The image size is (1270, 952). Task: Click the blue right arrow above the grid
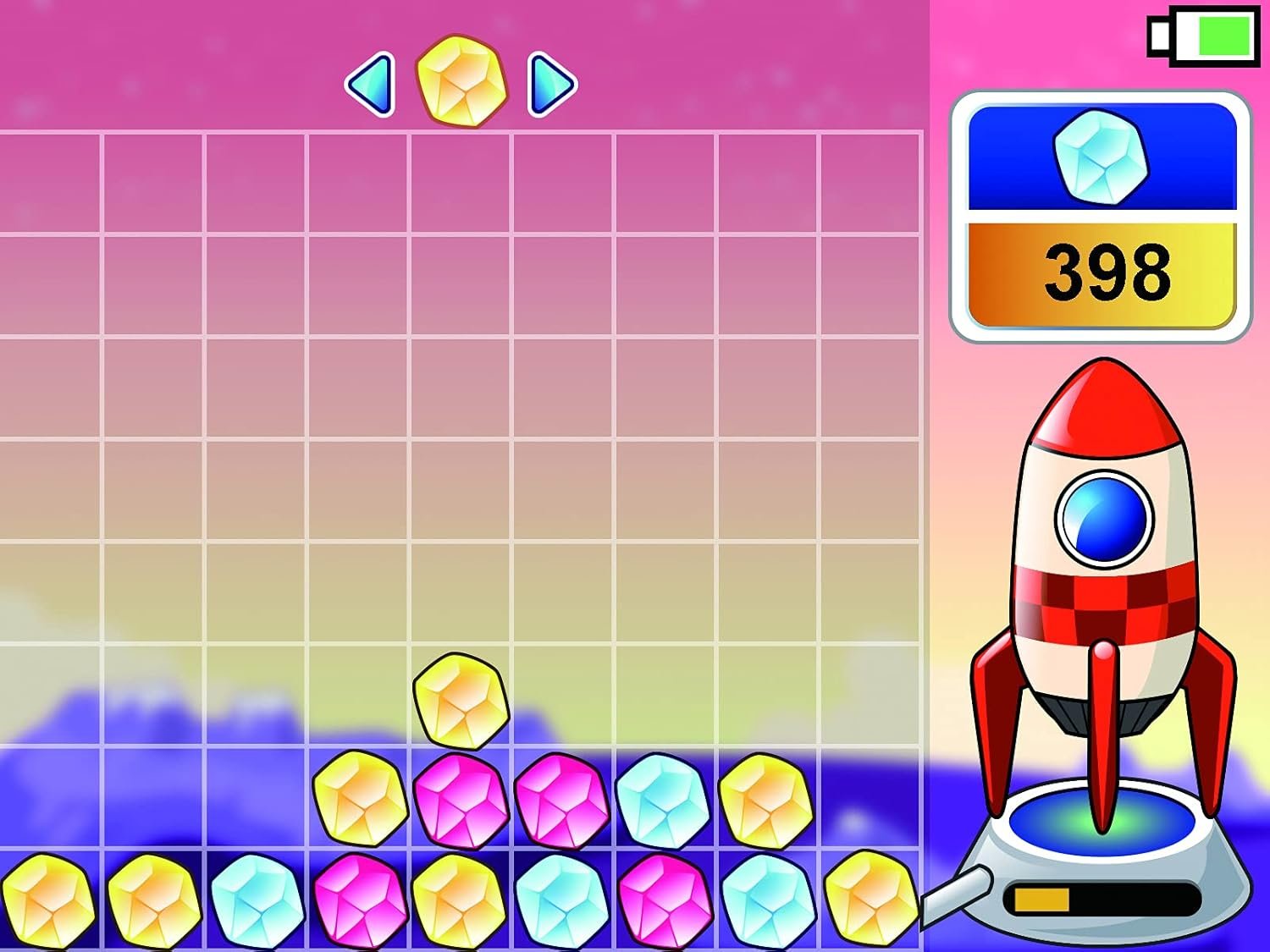click(x=551, y=84)
